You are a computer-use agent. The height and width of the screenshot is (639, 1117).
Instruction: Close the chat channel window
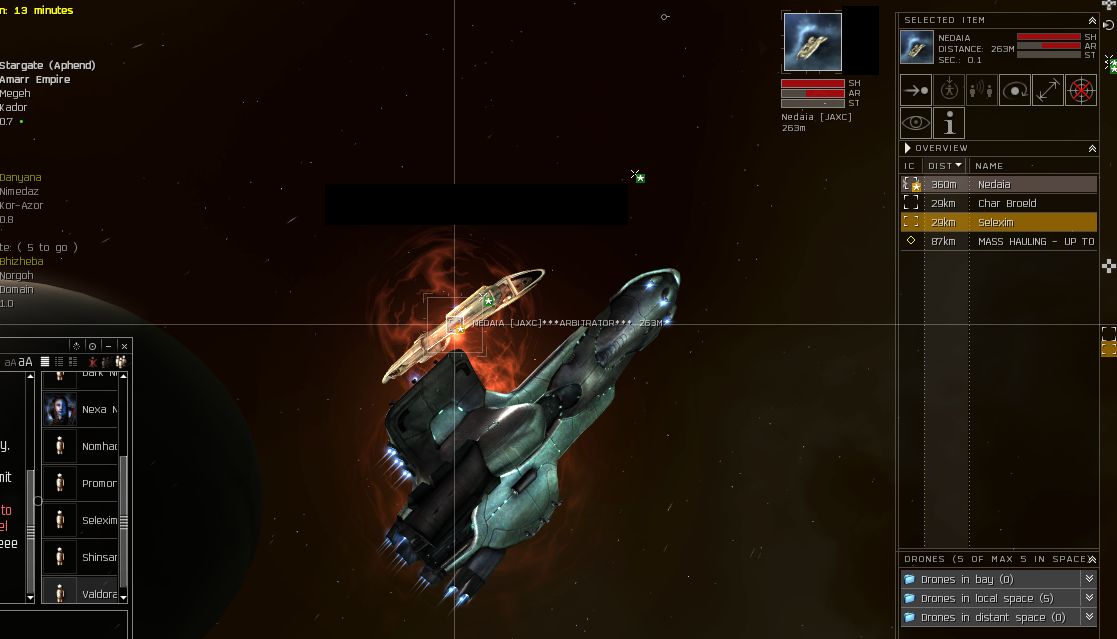(124, 346)
